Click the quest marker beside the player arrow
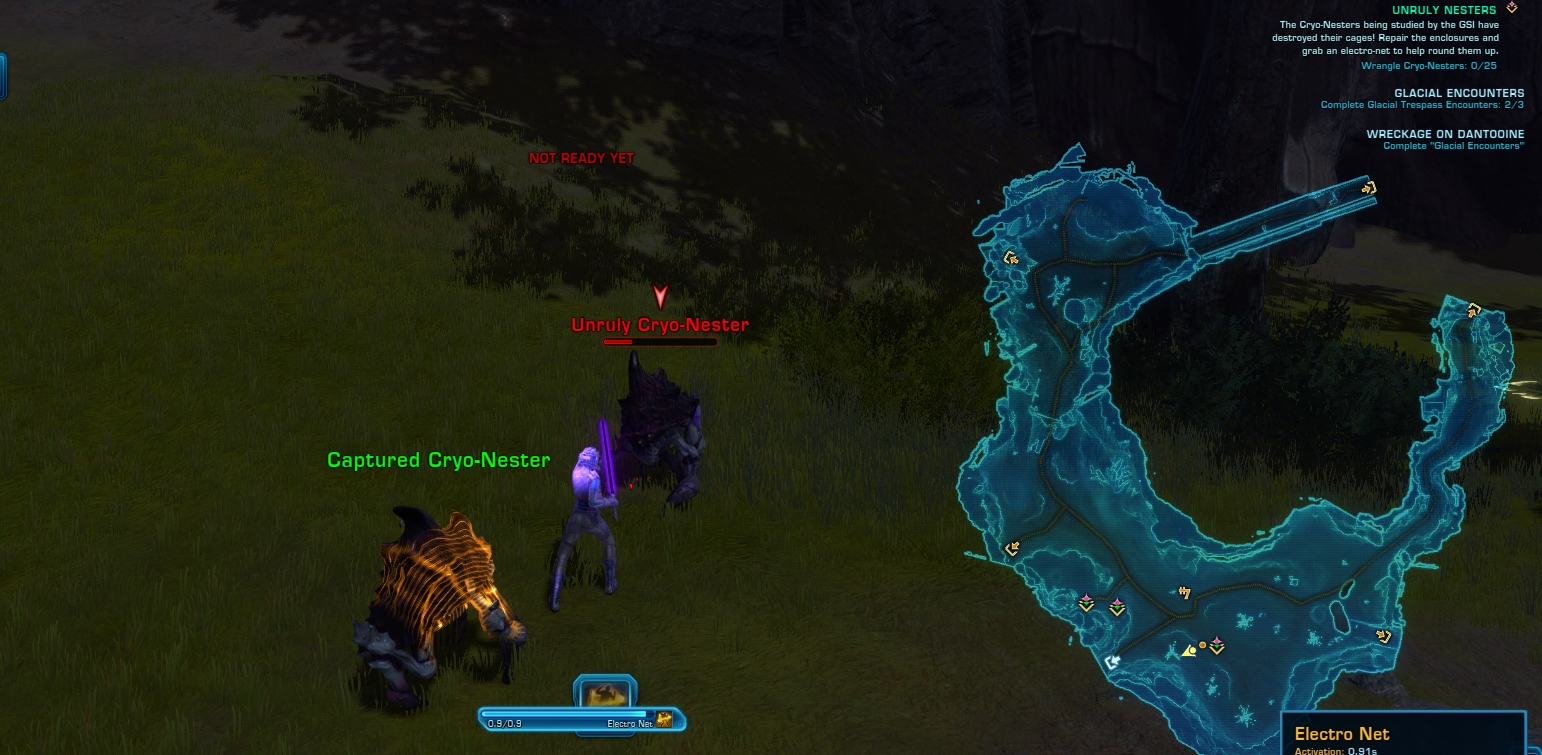The image size is (1542, 755). pos(1217,645)
